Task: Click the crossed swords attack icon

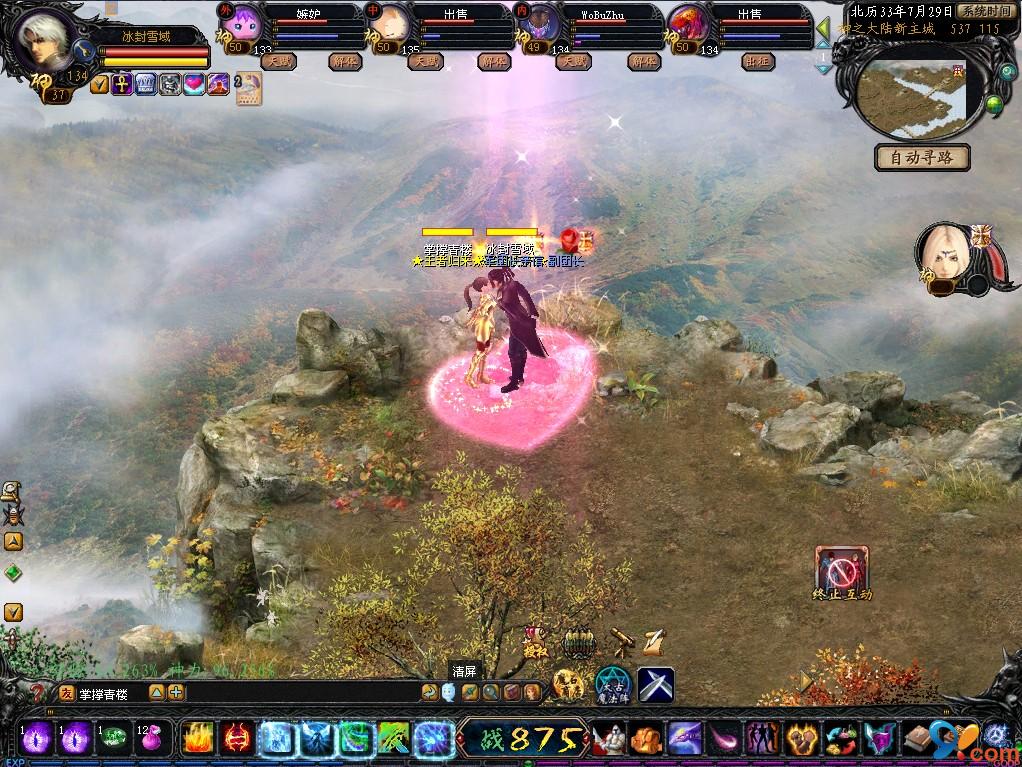Action: (656, 685)
